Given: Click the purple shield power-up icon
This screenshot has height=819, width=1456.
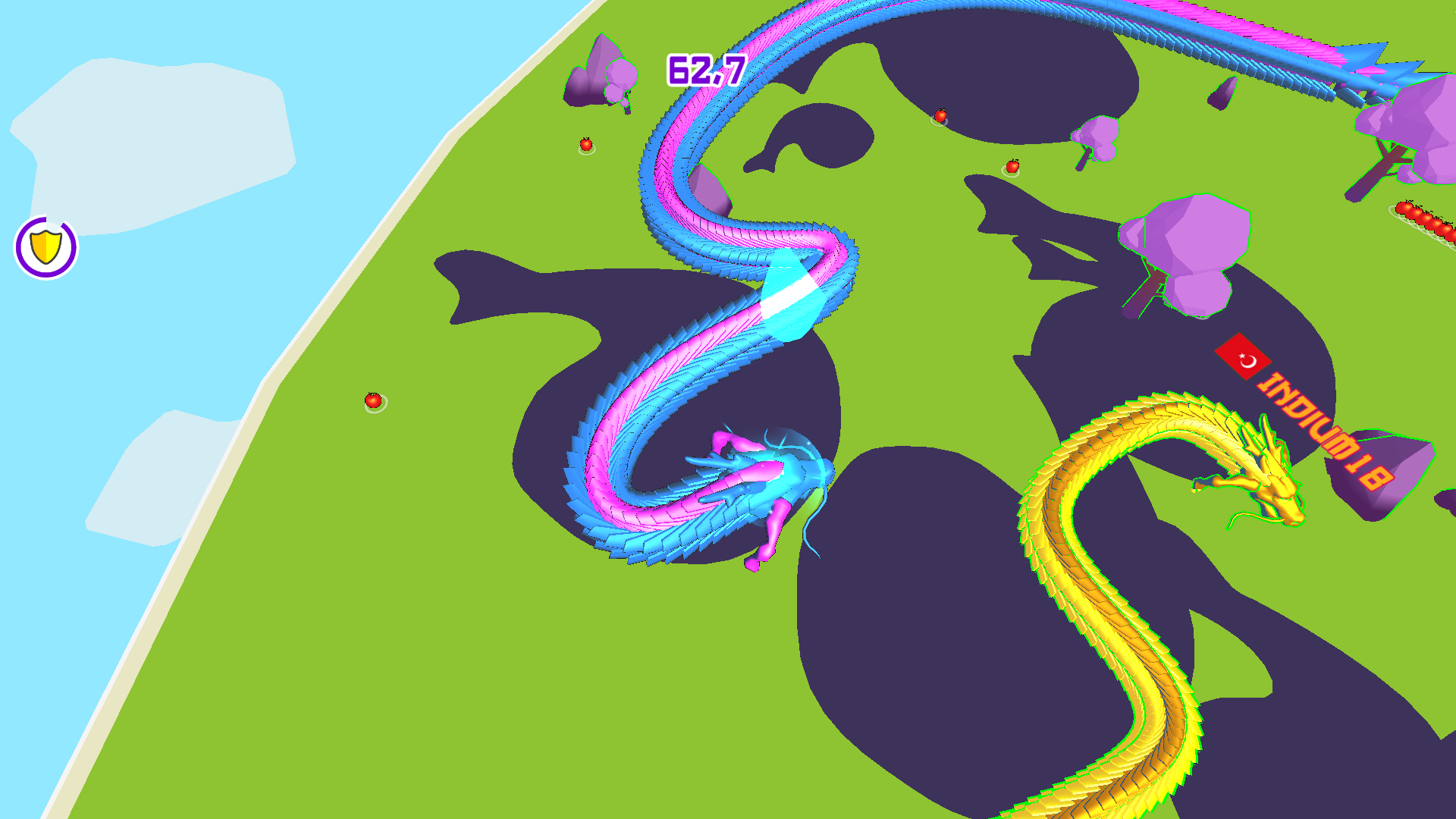Looking at the screenshot, I should point(47,246).
